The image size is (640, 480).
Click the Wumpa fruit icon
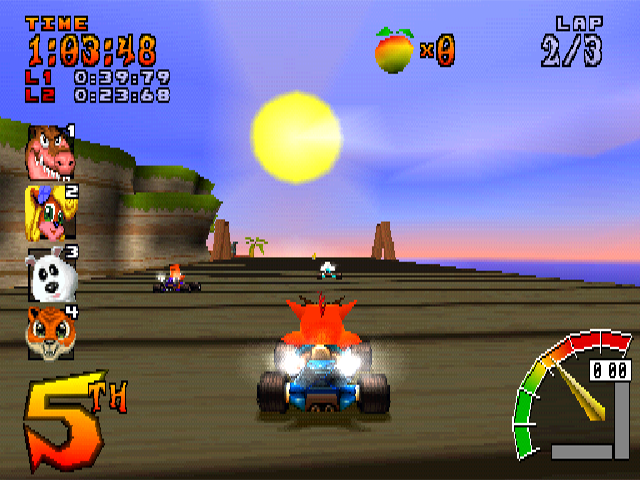[394, 50]
